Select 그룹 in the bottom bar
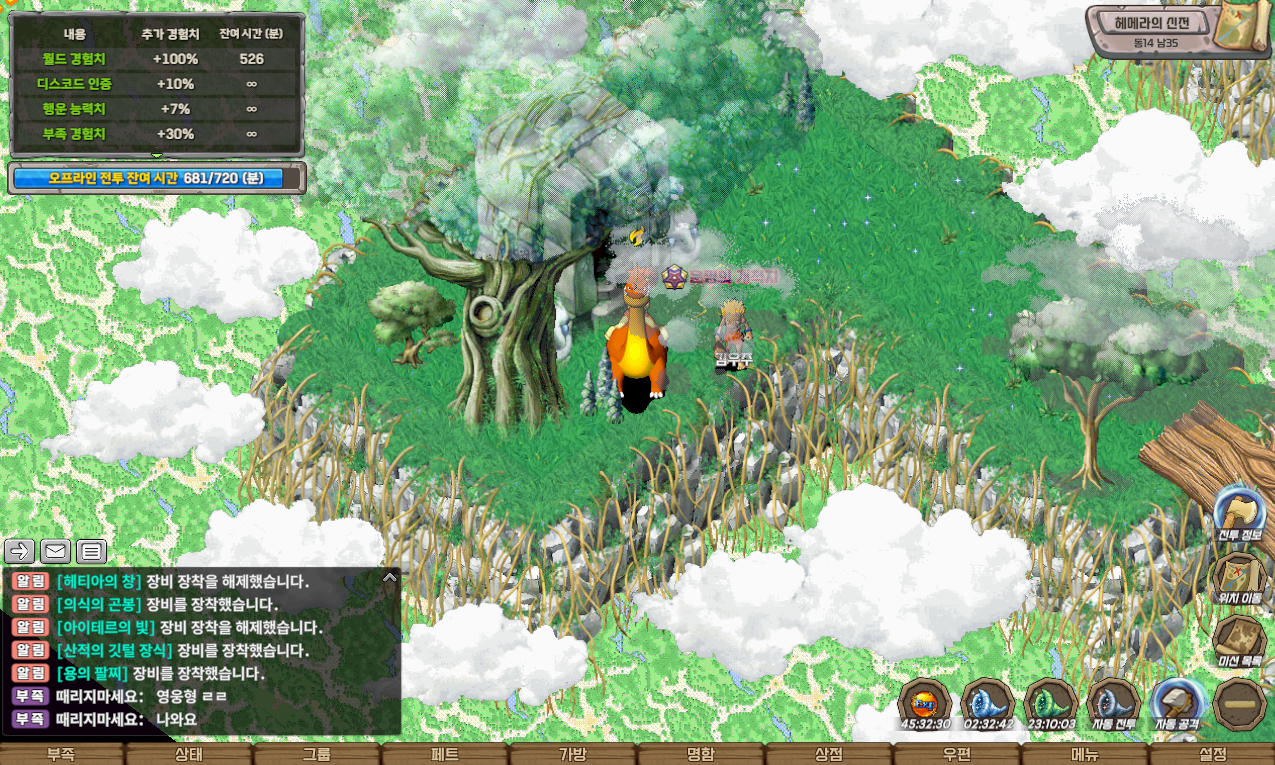The height and width of the screenshot is (765, 1275). [x=317, y=754]
